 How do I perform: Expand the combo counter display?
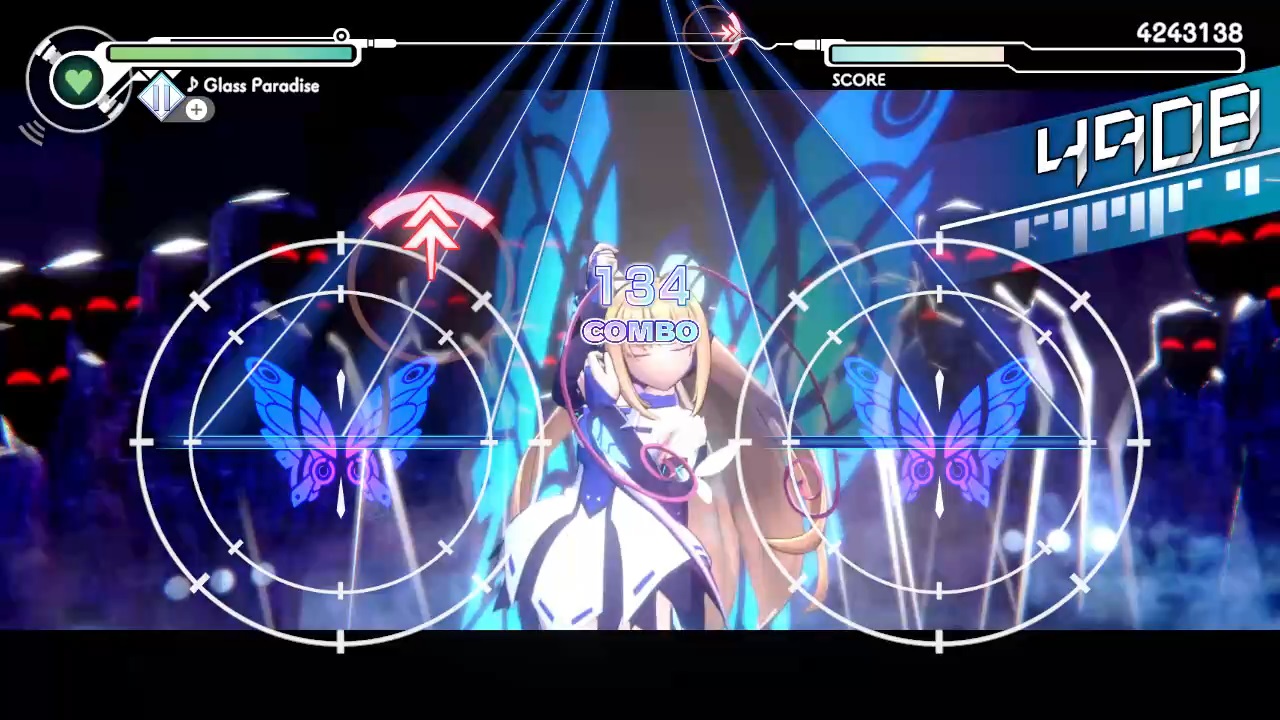tap(640, 310)
